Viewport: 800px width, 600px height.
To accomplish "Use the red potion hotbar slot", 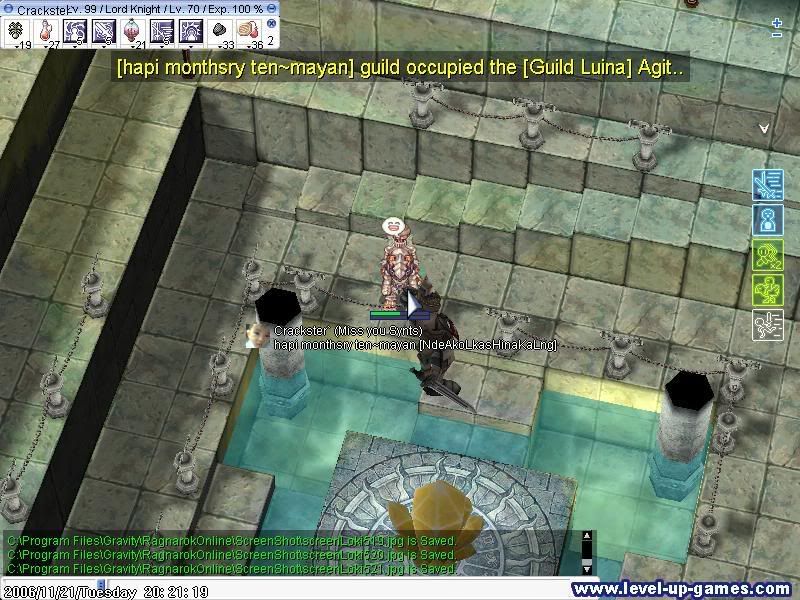I will click(x=46, y=31).
